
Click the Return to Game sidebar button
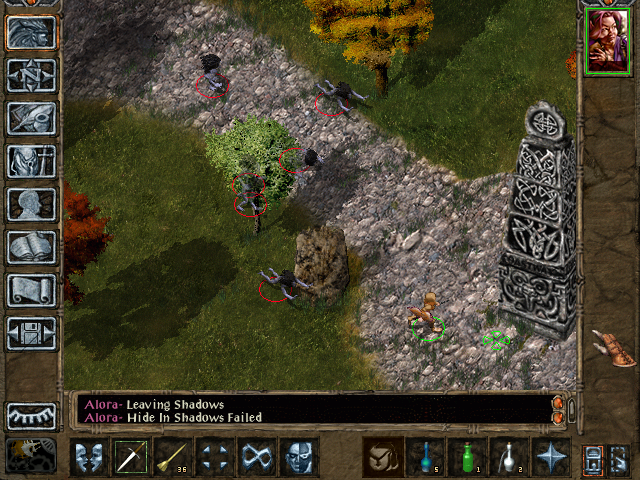[31, 33]
